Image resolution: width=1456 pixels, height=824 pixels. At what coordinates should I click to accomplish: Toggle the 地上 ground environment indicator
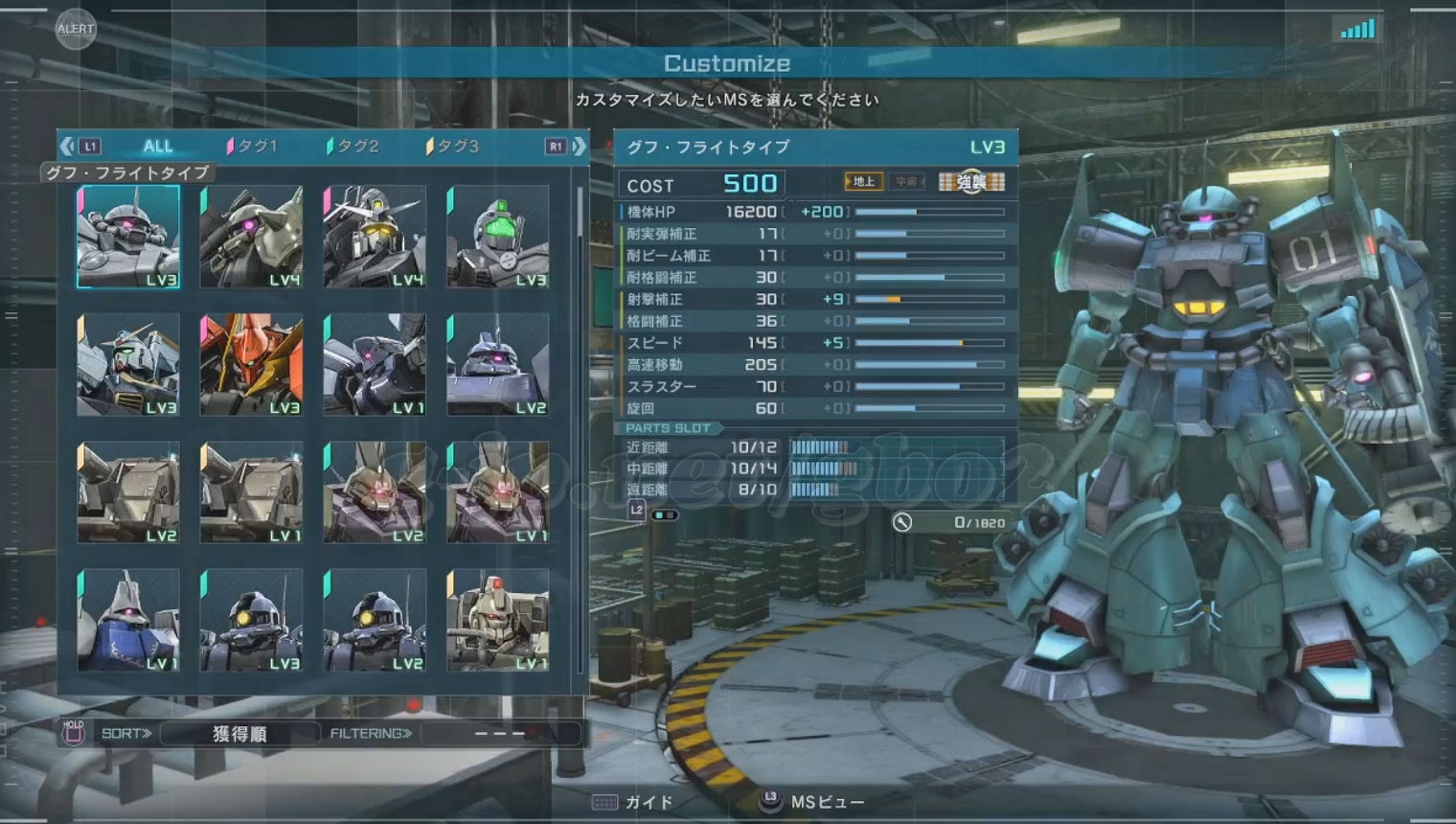coord(863,181)
